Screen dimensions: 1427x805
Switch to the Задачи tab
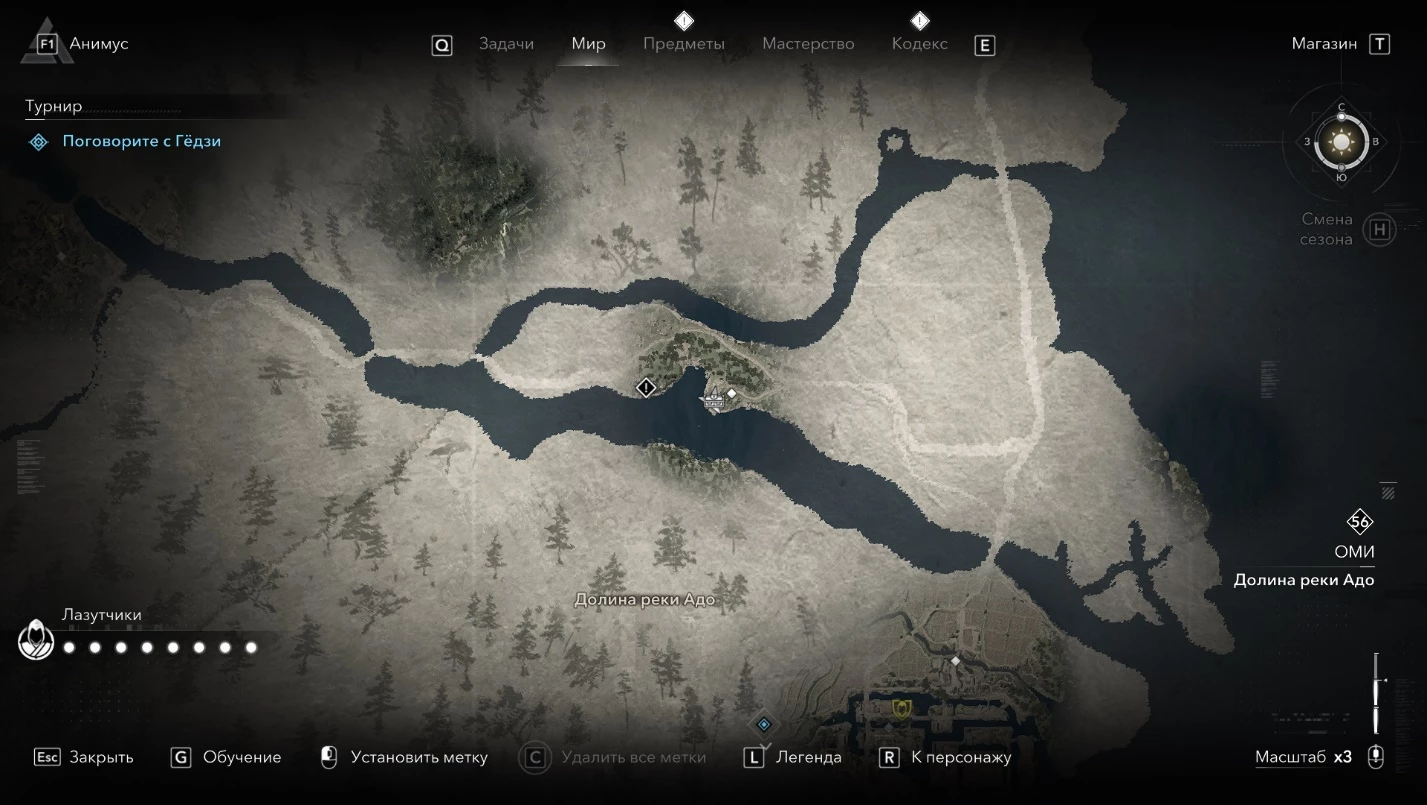pyautogui.click(x=506, y=44)
